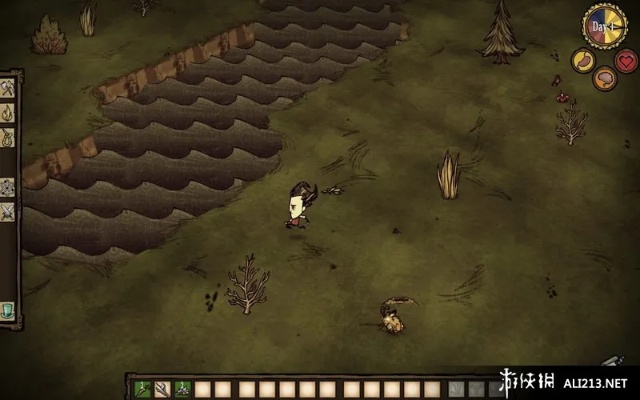Open the Science crafting tab

[x=8, y=186]
